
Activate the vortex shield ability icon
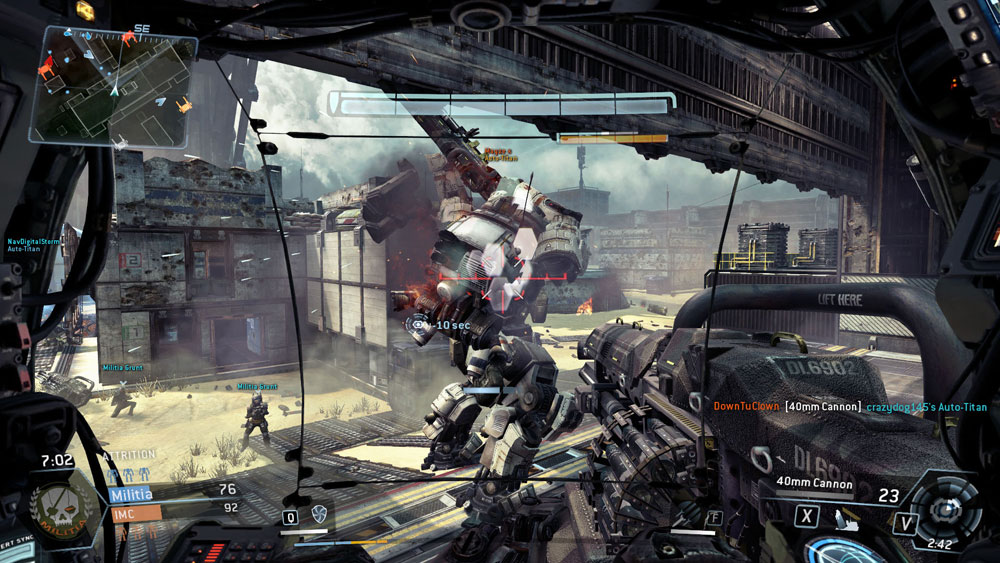click(320, 514)
